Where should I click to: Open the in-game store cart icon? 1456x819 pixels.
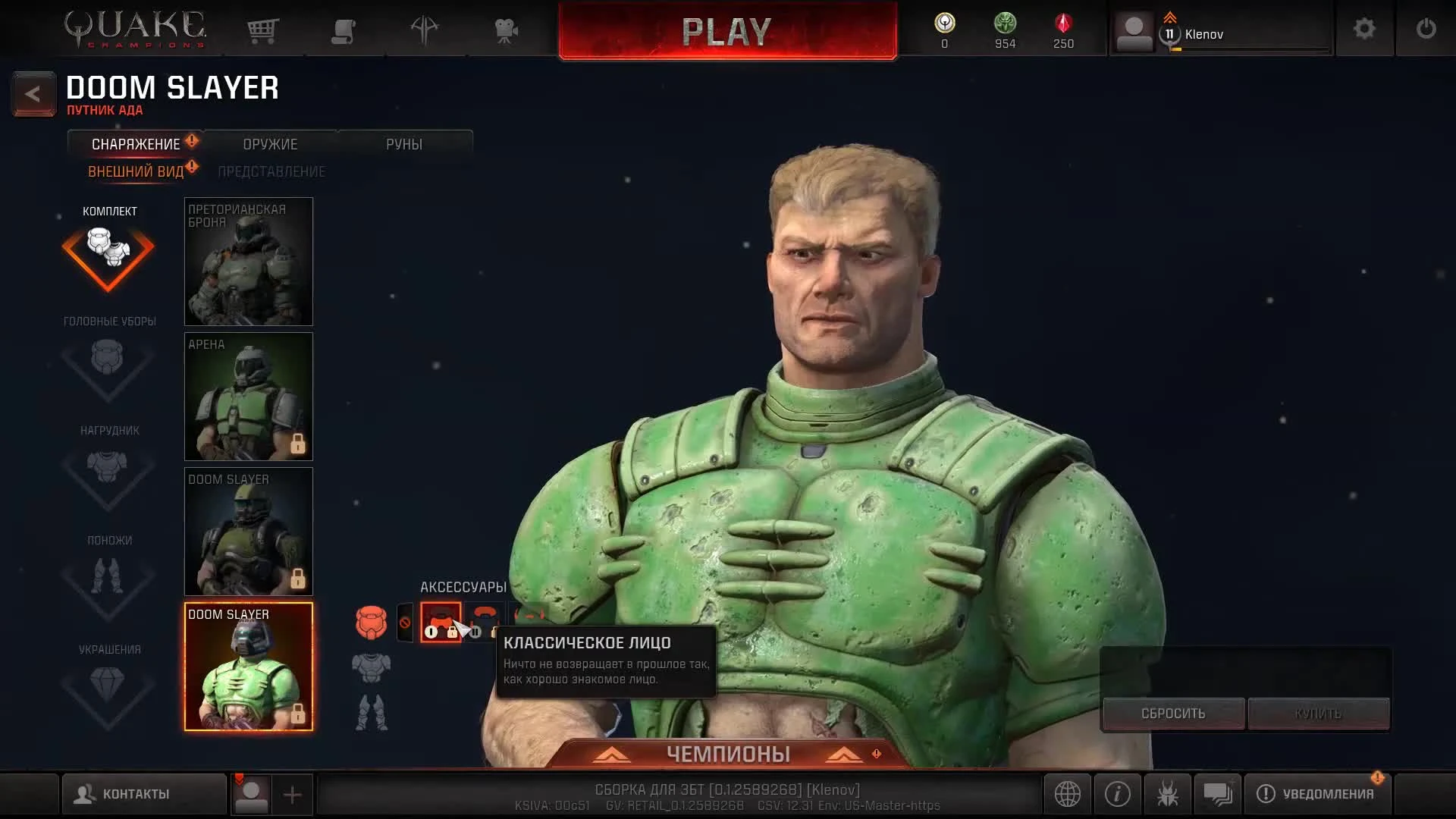(x=262, y=30)
